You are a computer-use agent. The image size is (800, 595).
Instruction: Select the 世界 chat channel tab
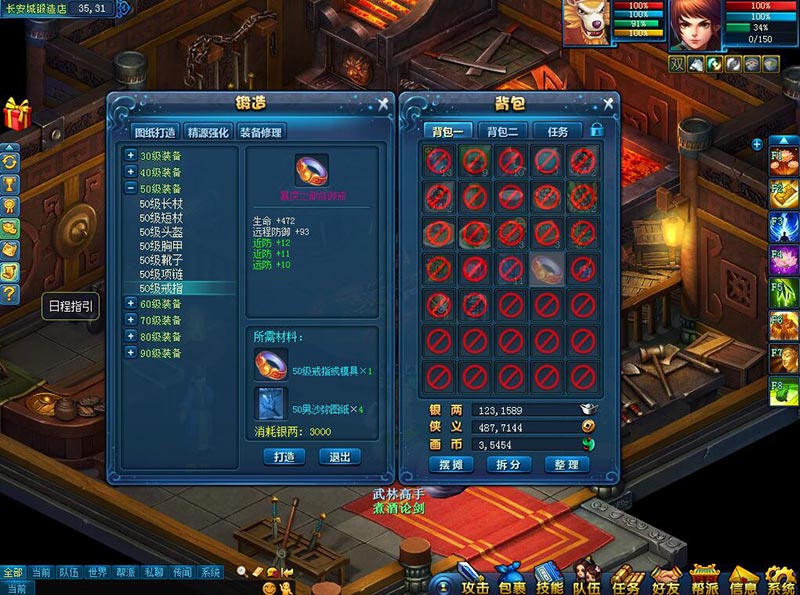[97, 573]
